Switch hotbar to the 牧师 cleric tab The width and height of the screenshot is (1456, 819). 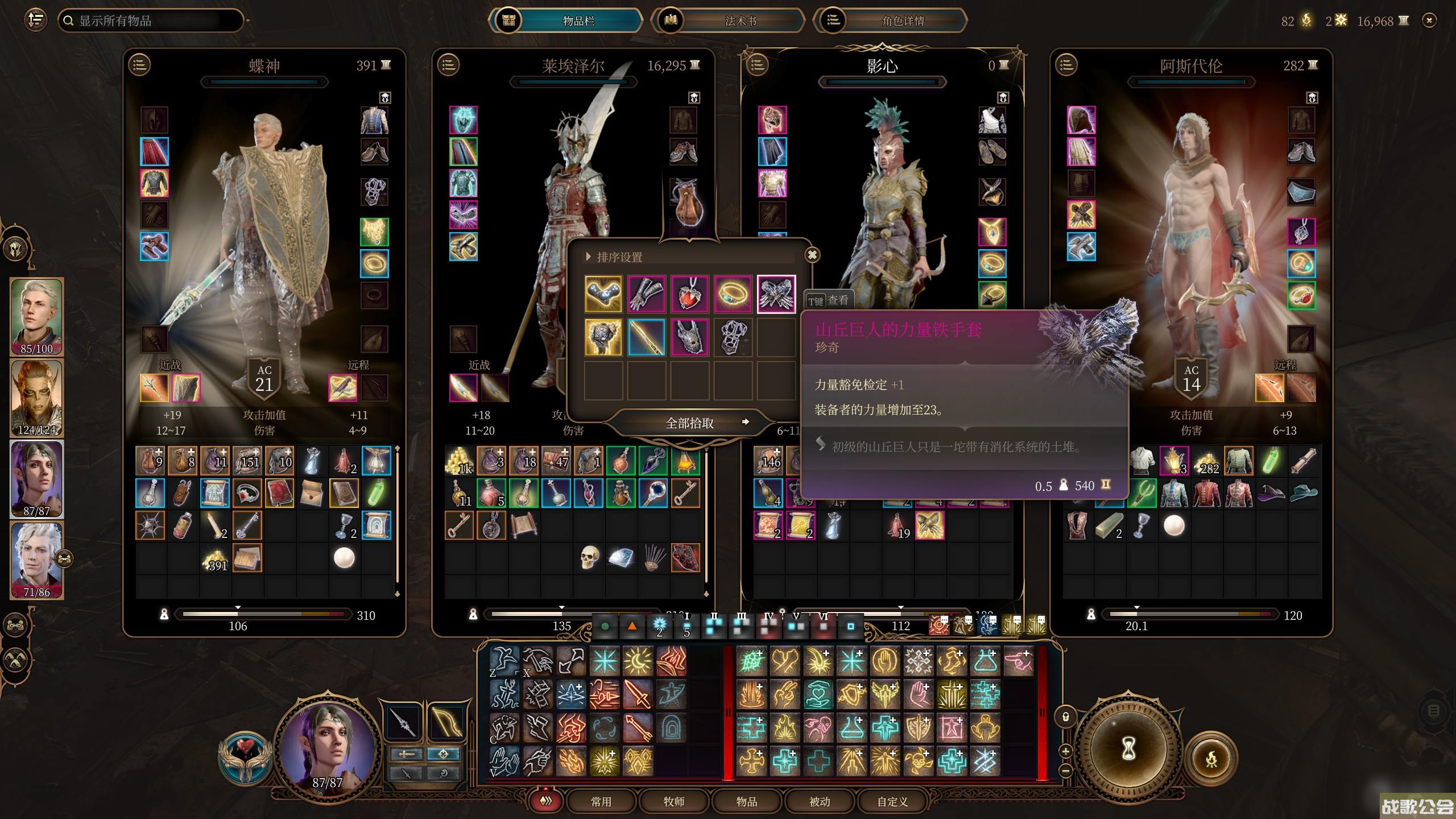tap(673, 801)
